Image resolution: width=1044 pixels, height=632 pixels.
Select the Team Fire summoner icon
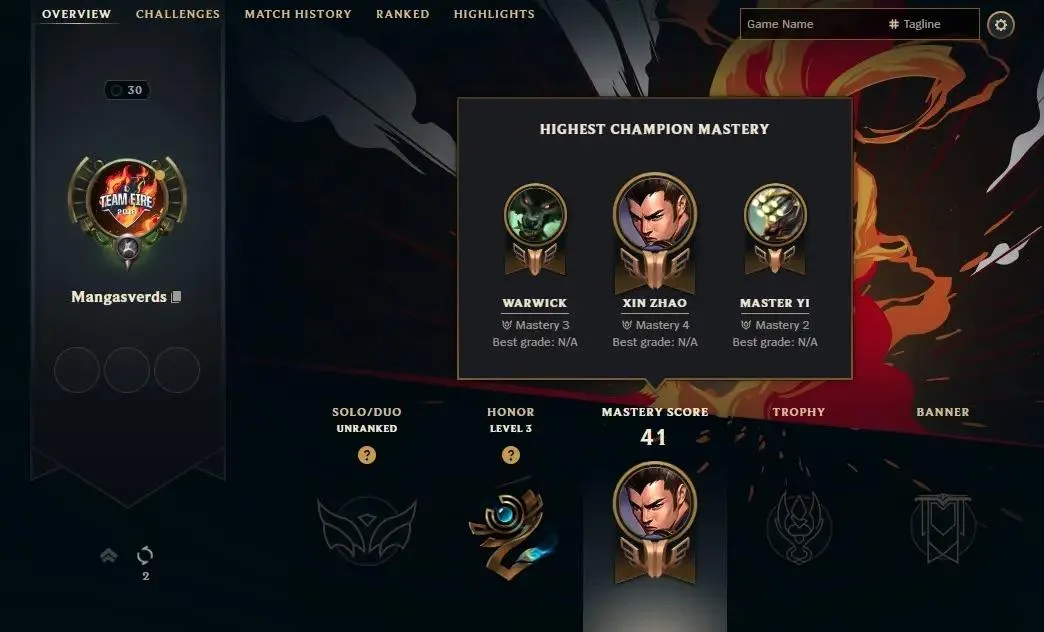[127, 205]
